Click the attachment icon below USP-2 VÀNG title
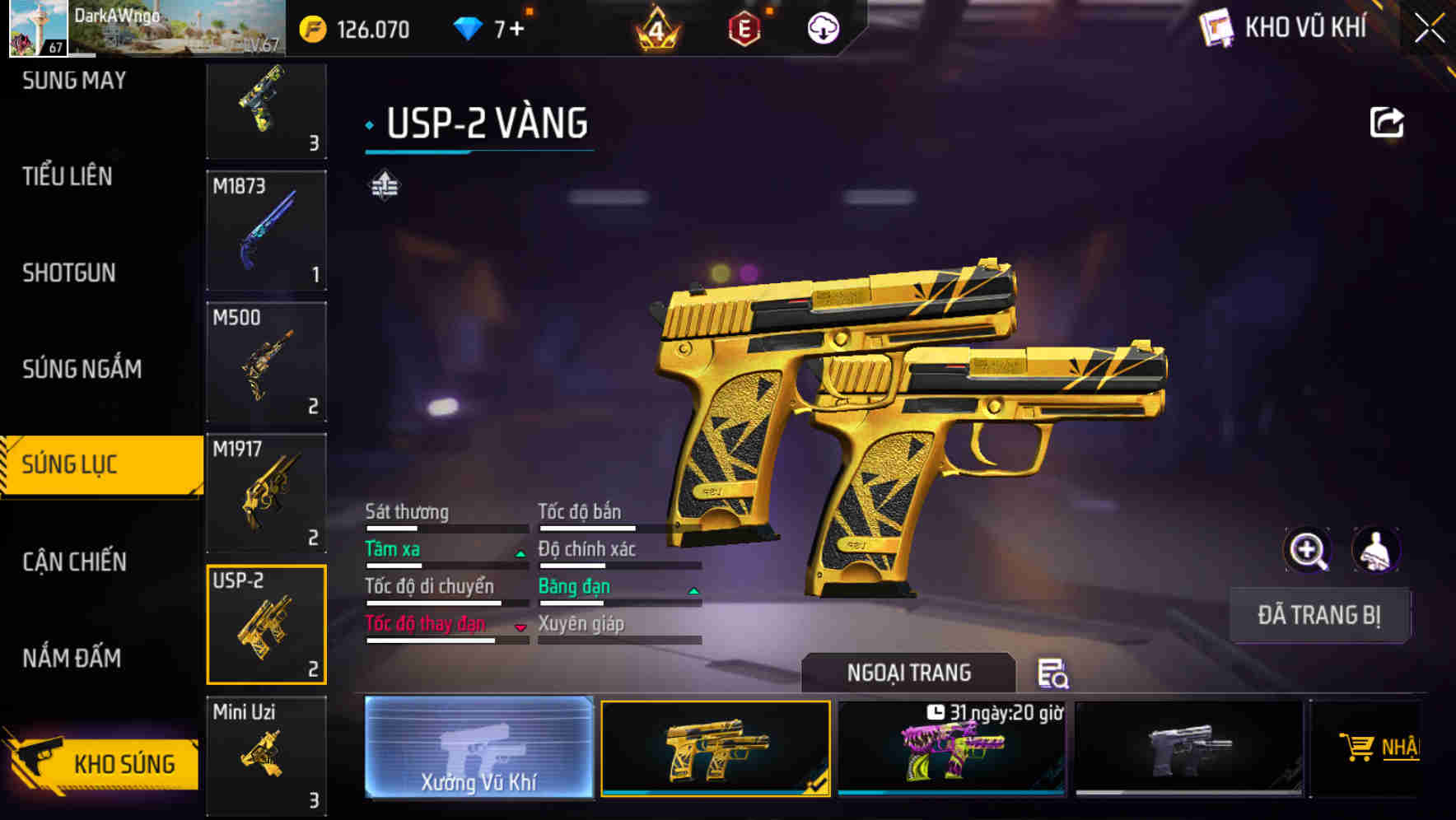Viewport: 1456px width, 820px height. [x=385, y=184]
